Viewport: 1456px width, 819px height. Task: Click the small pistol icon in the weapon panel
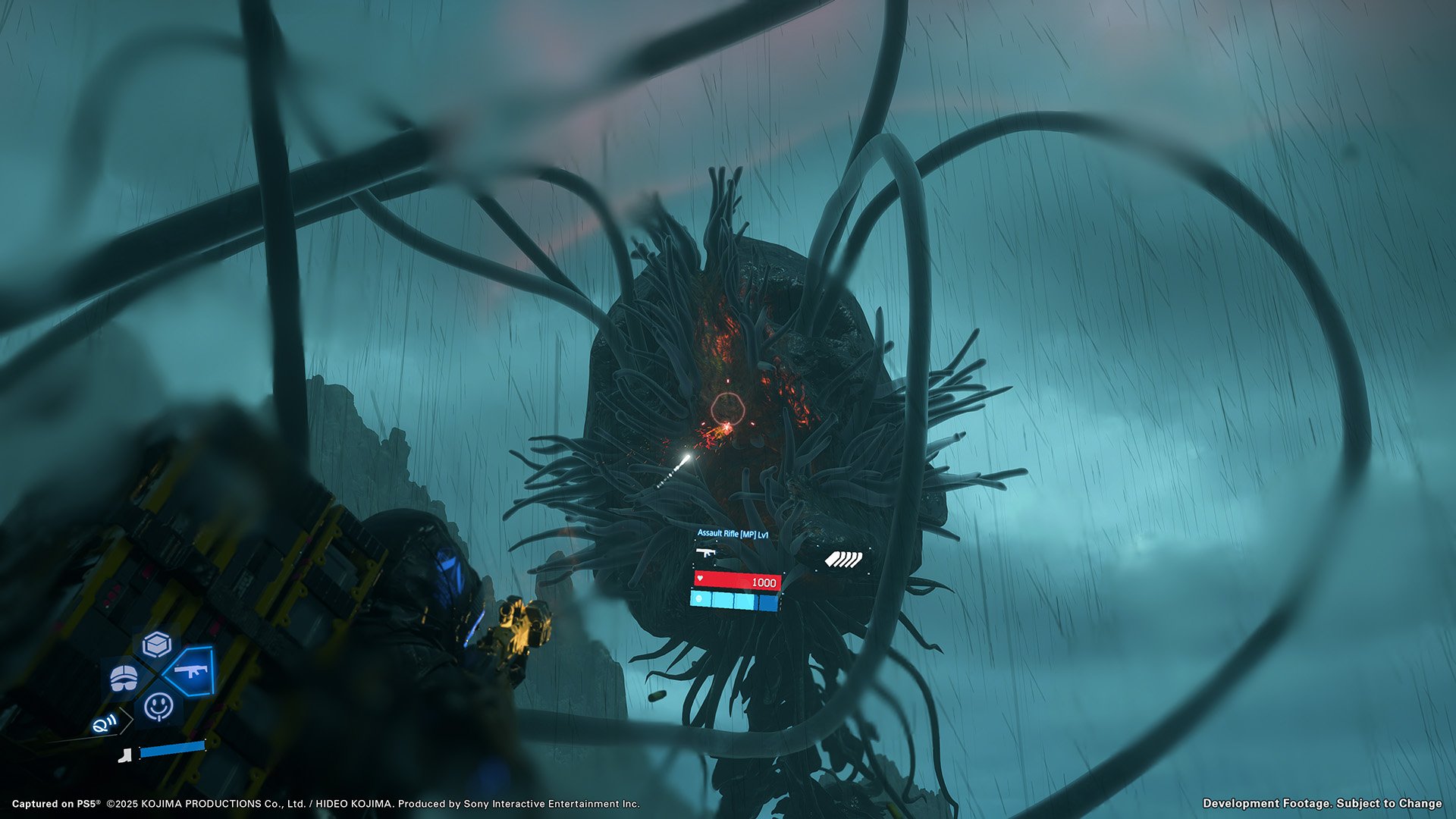pyautogui.click(x=705, y=553)
